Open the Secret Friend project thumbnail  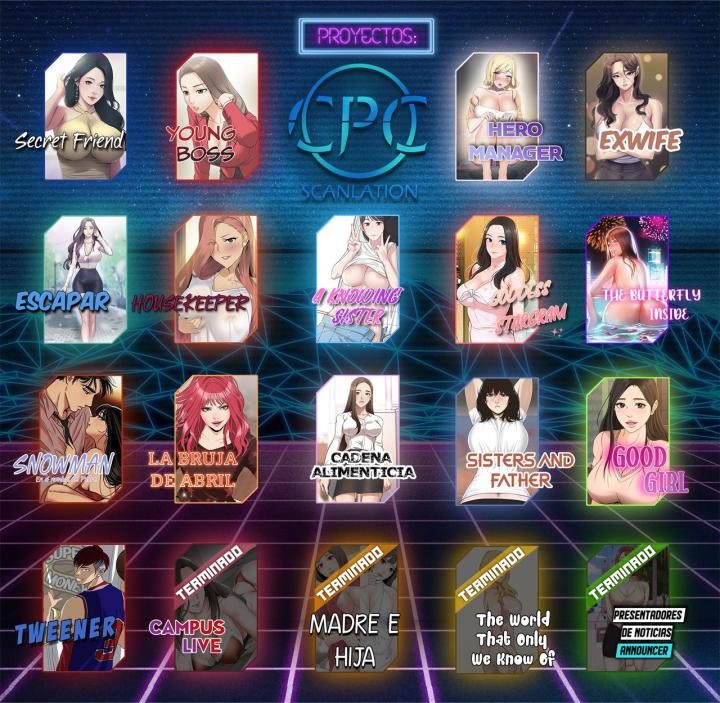(x=85, y=116)
